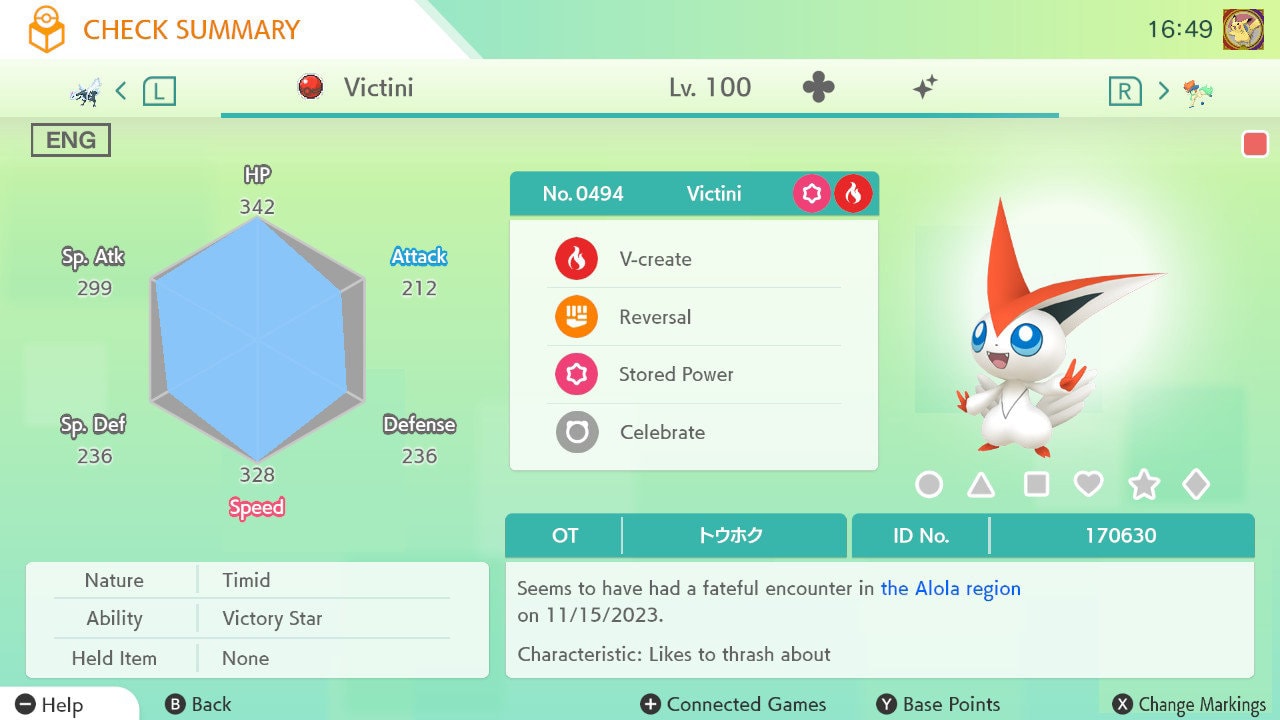View Base Points

938,704
